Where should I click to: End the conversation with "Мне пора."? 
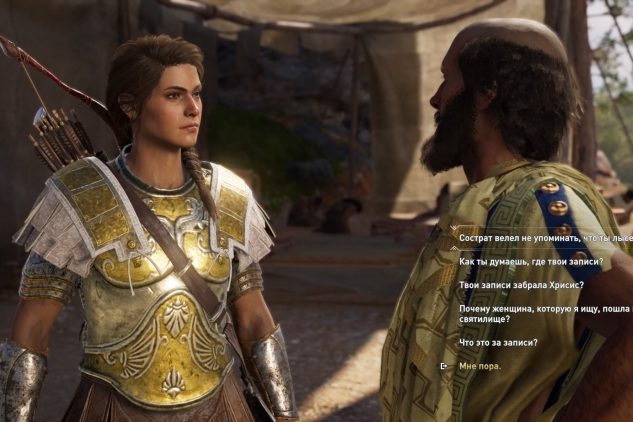click(480, 366)
